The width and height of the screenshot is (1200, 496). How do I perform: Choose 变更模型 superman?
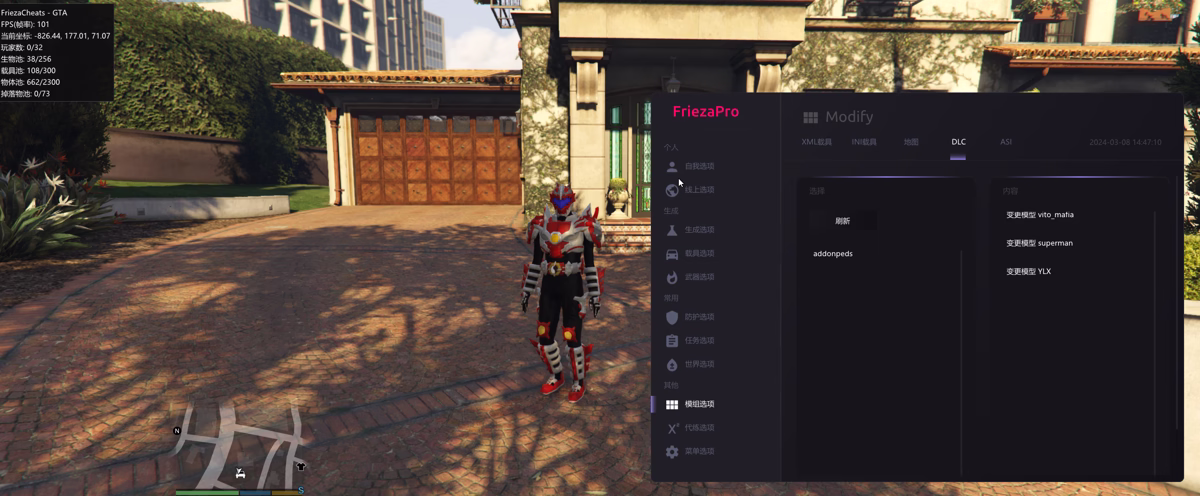(1040, 243)
